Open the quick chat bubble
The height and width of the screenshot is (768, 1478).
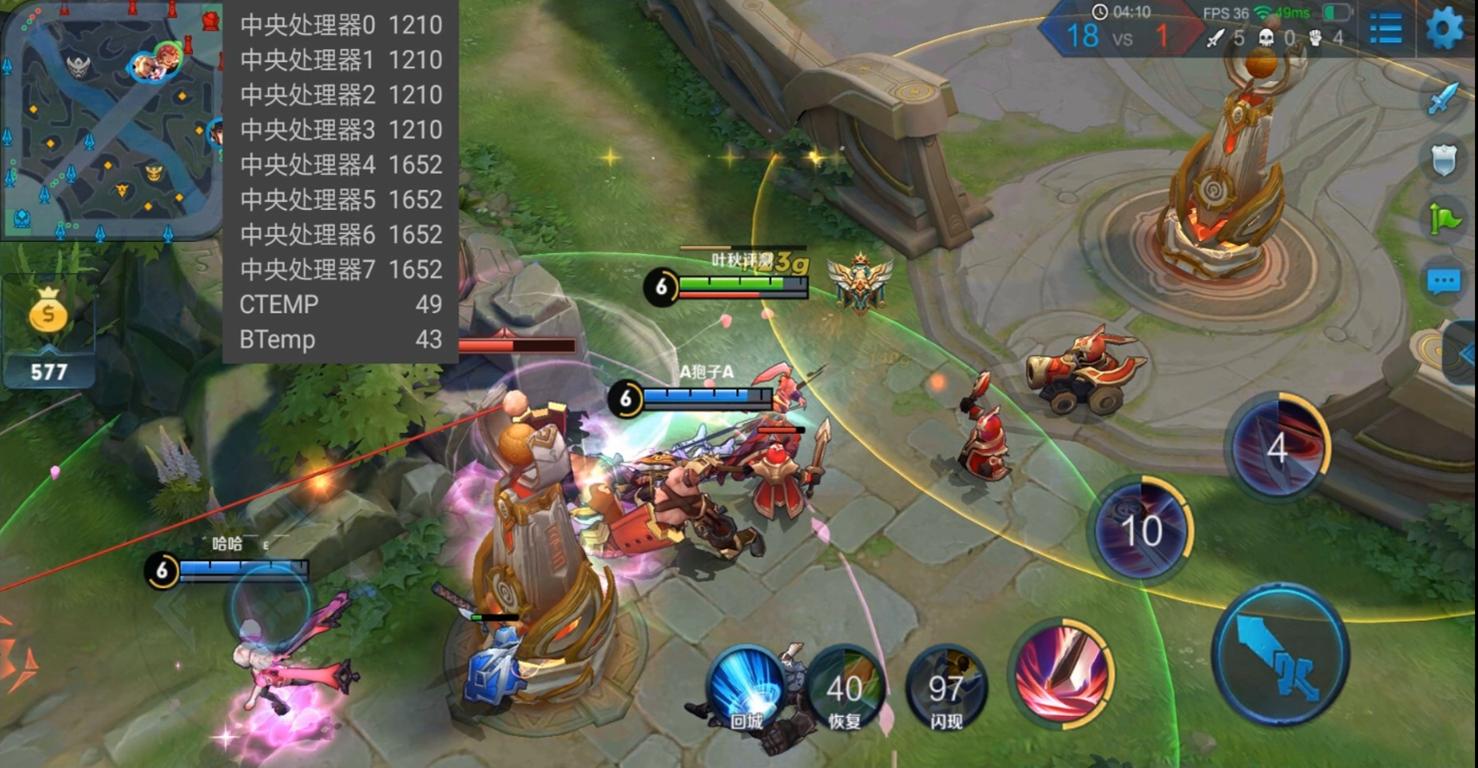pyautogui.click(x=1442, y=281)
